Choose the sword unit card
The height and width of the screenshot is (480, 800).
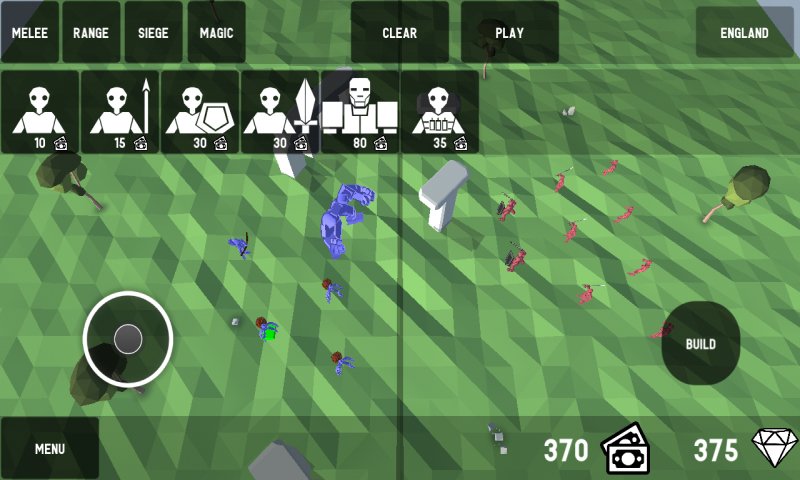(x=280, y=112)
